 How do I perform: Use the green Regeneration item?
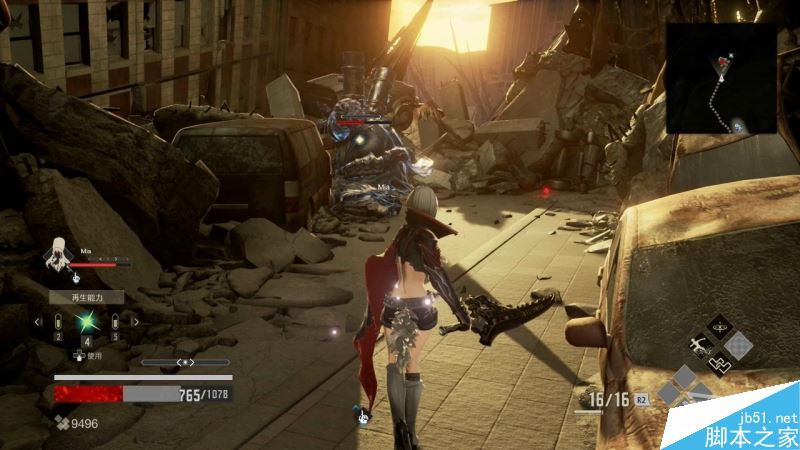click(x=85, y=324)
